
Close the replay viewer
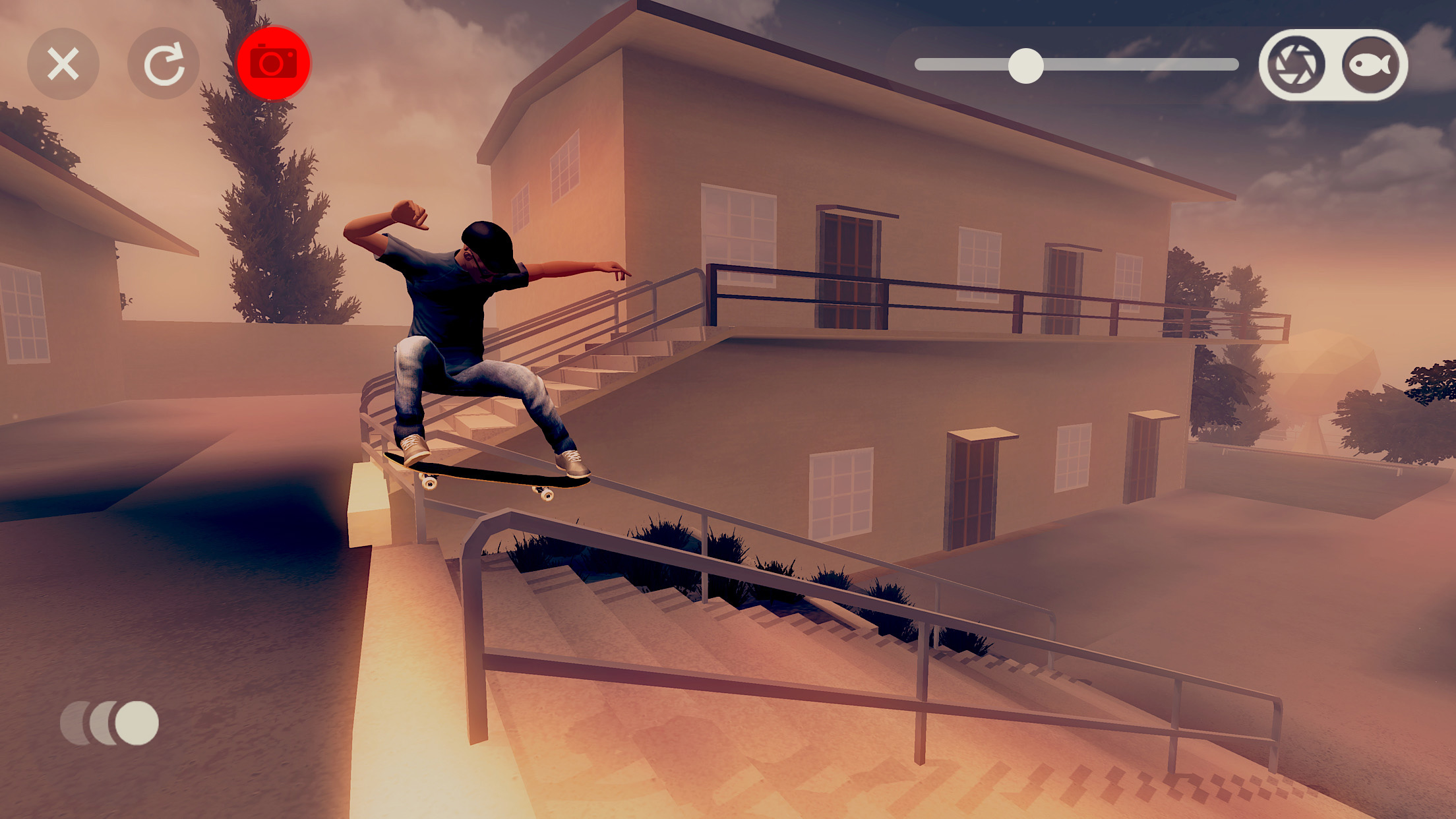tap(64, 63)
